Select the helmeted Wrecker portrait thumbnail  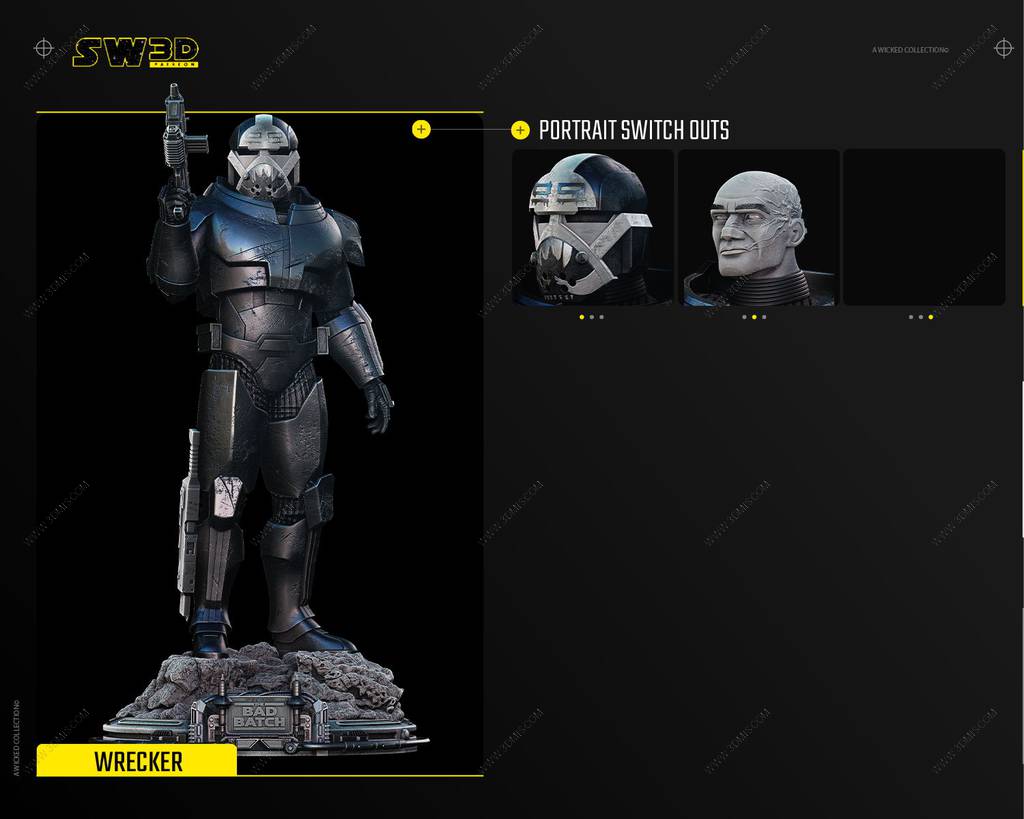[593, 228]
